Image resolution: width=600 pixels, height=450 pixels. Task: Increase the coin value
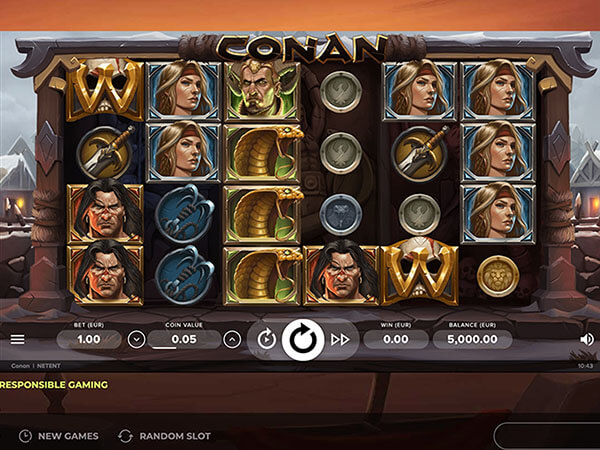[x=232, y=339]
